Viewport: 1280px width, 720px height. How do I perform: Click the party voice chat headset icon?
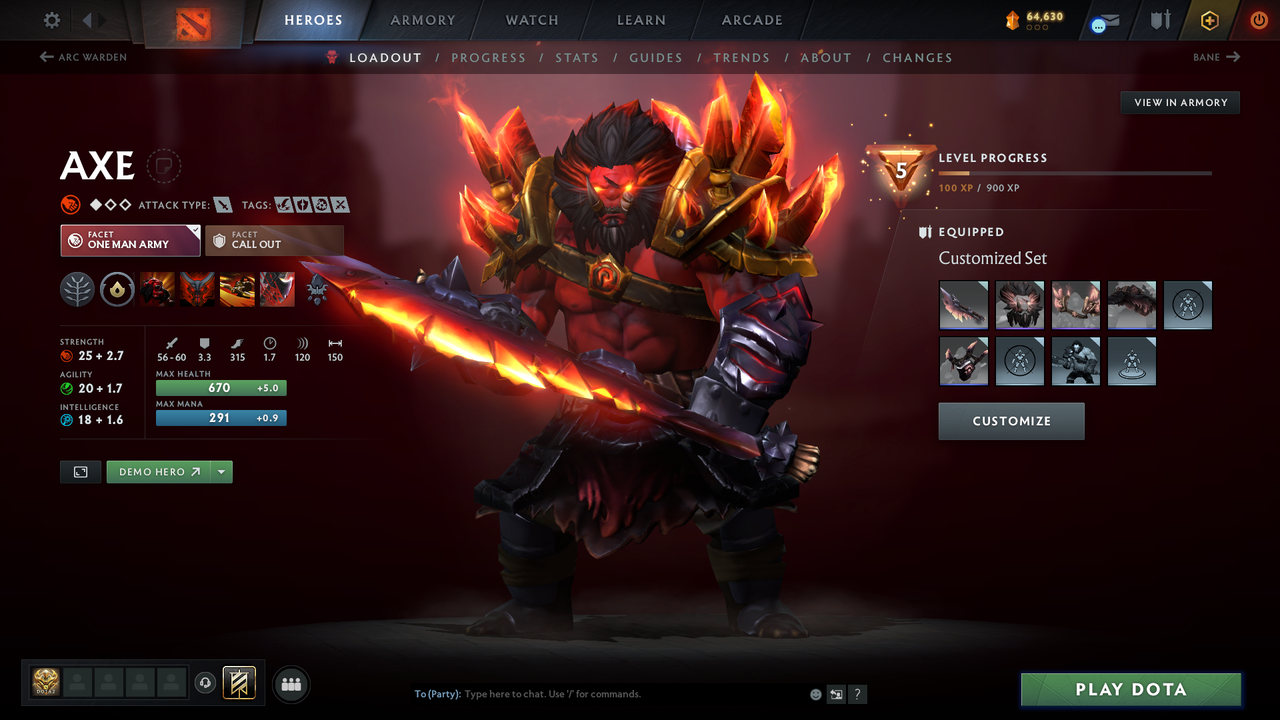pos(206,682)
